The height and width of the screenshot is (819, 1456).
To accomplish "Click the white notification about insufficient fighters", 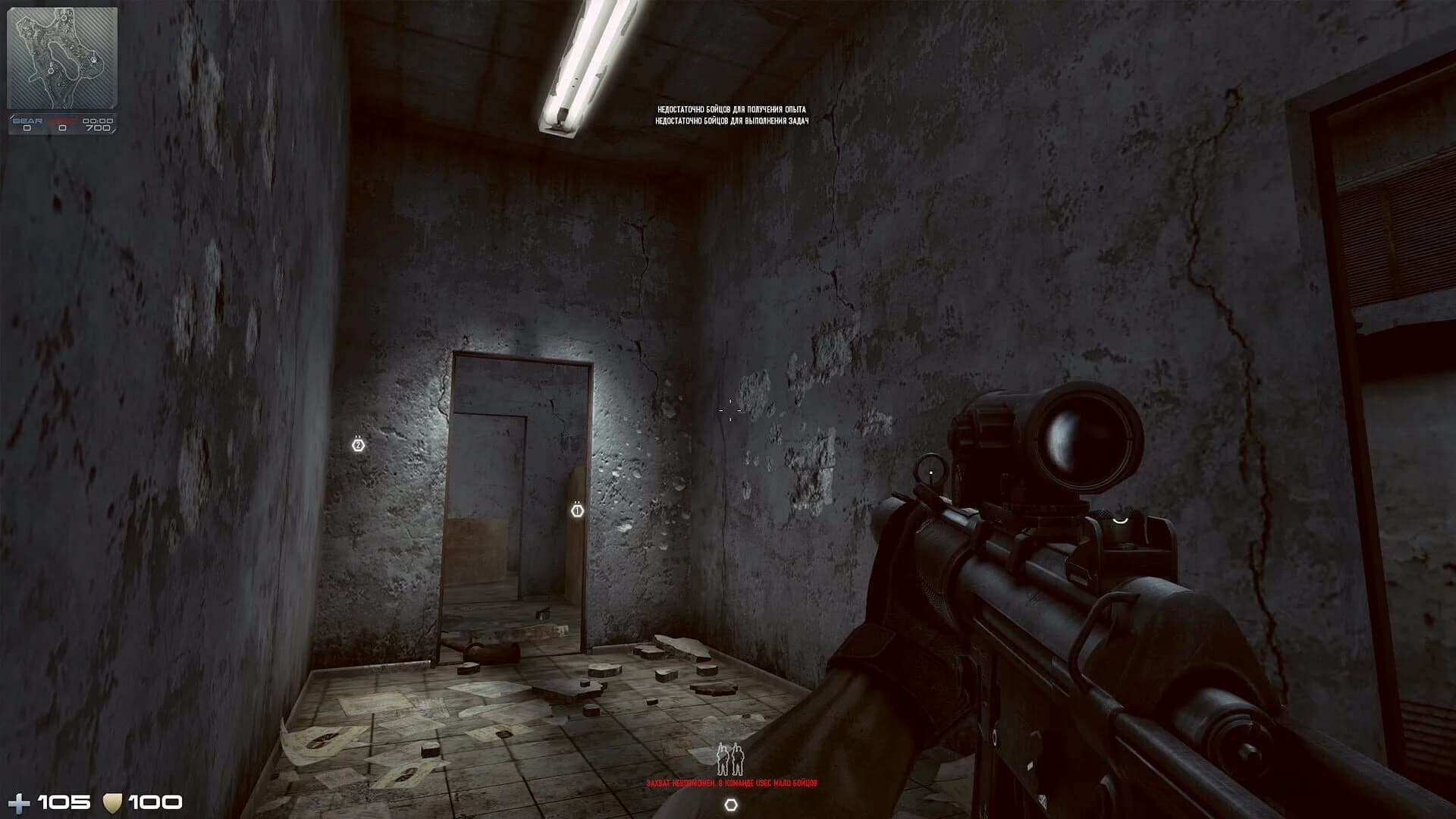I will (x=732, y=116).
